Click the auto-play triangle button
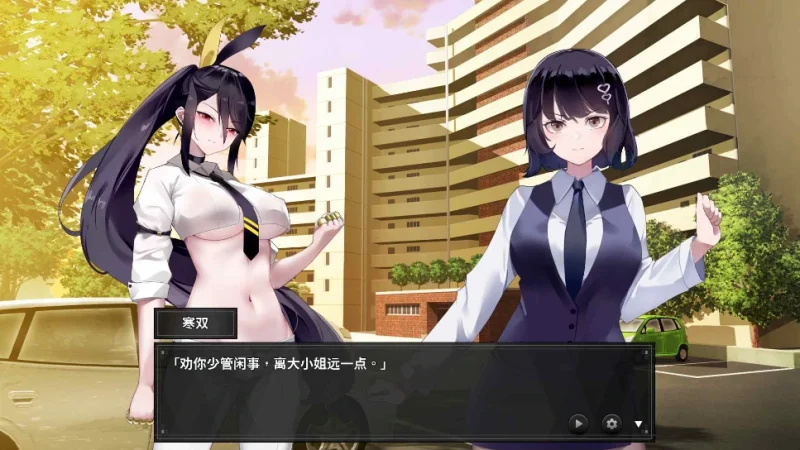 click(578, 423)
